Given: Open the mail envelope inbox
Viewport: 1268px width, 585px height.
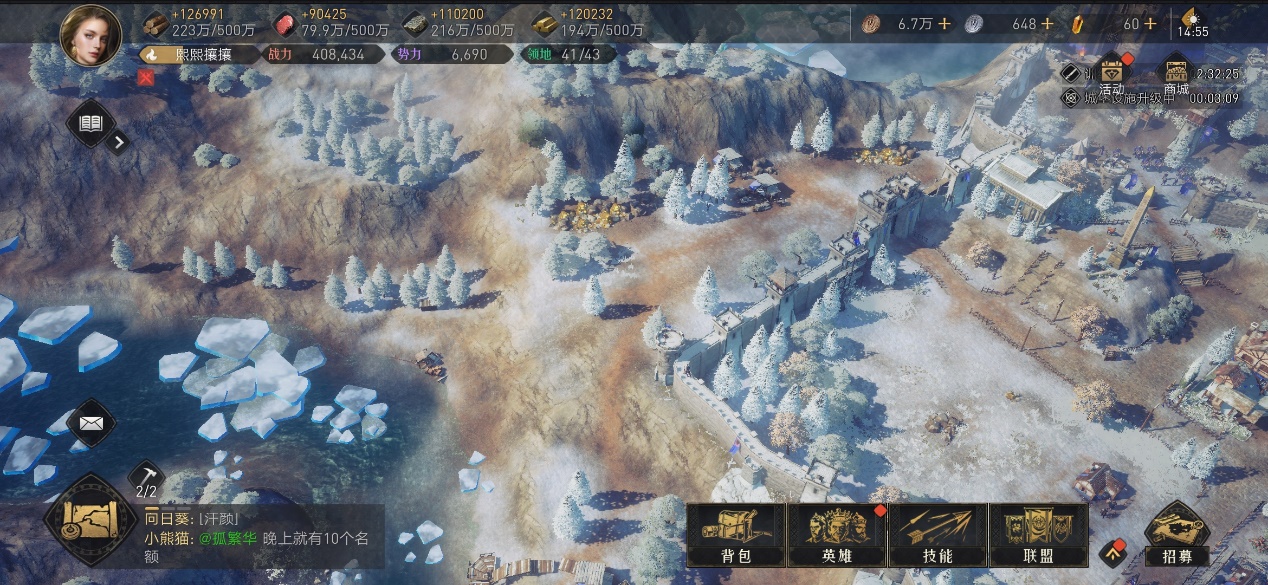Looking at the screenshot, I should [92, 423].
